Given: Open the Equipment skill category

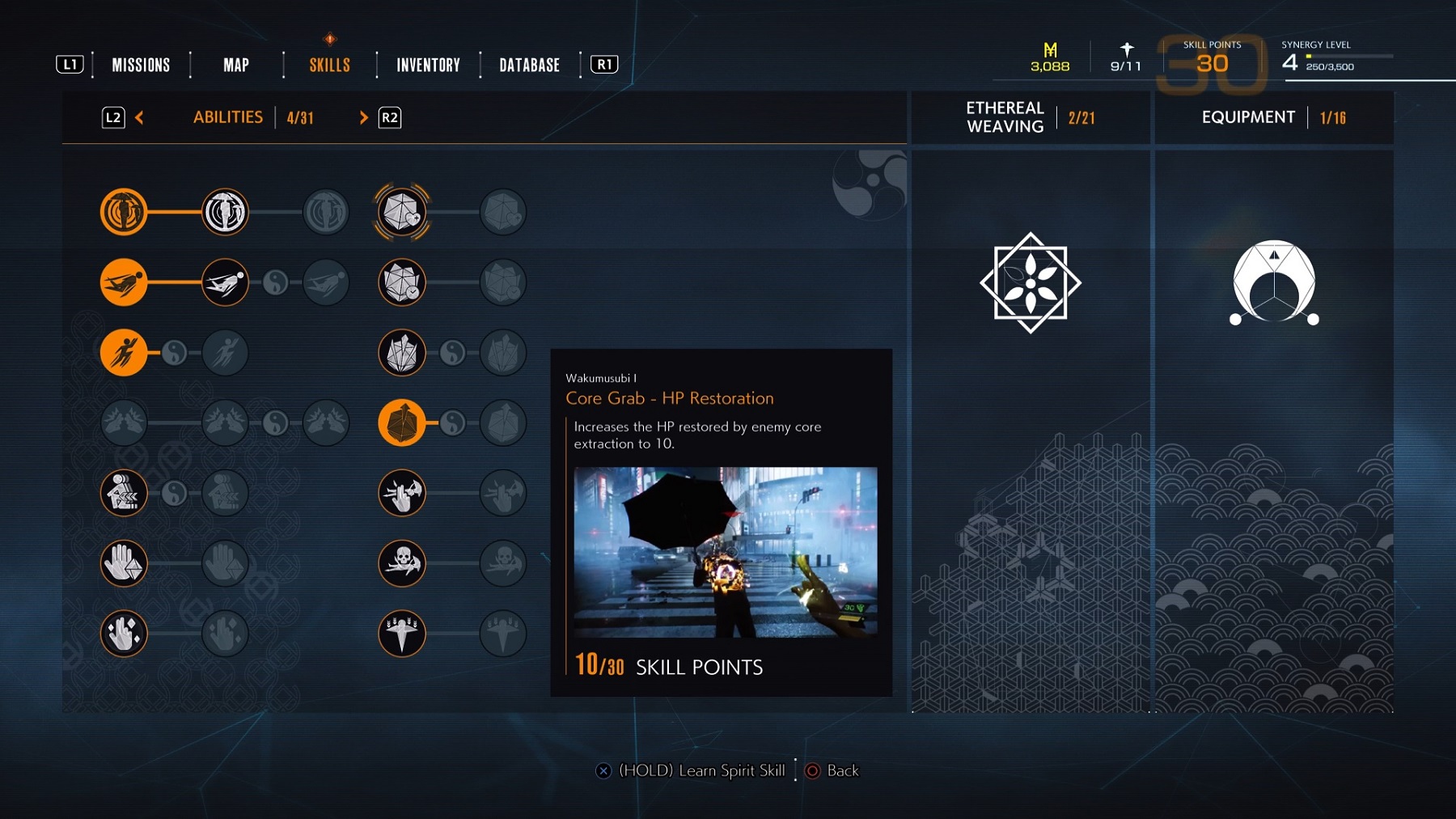Looking at the screenshot, I should pyautogui.click(x=1248, y=117).
